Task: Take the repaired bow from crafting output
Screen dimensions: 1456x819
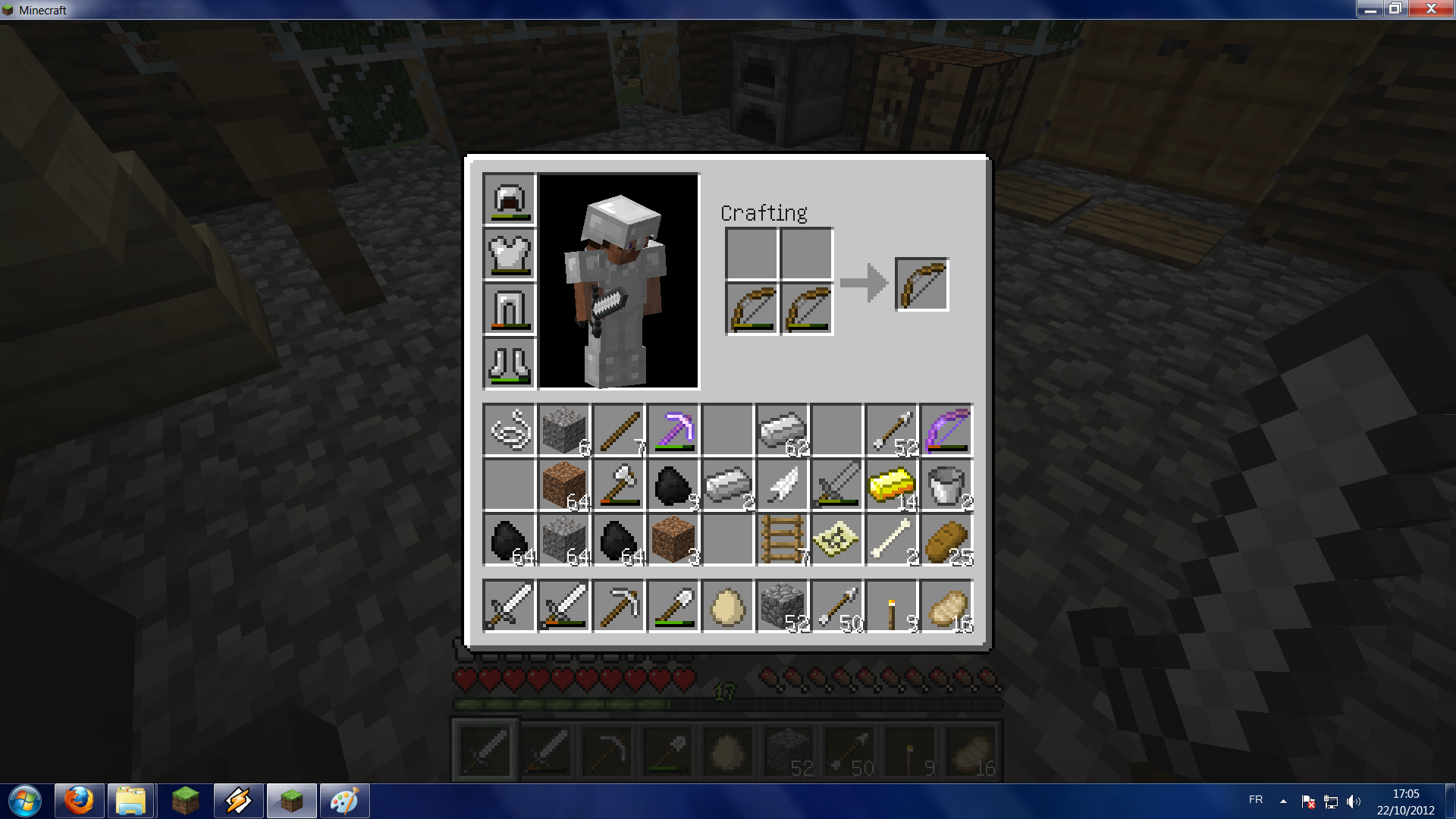Action: pyautogui.click(x=922, y=284)
